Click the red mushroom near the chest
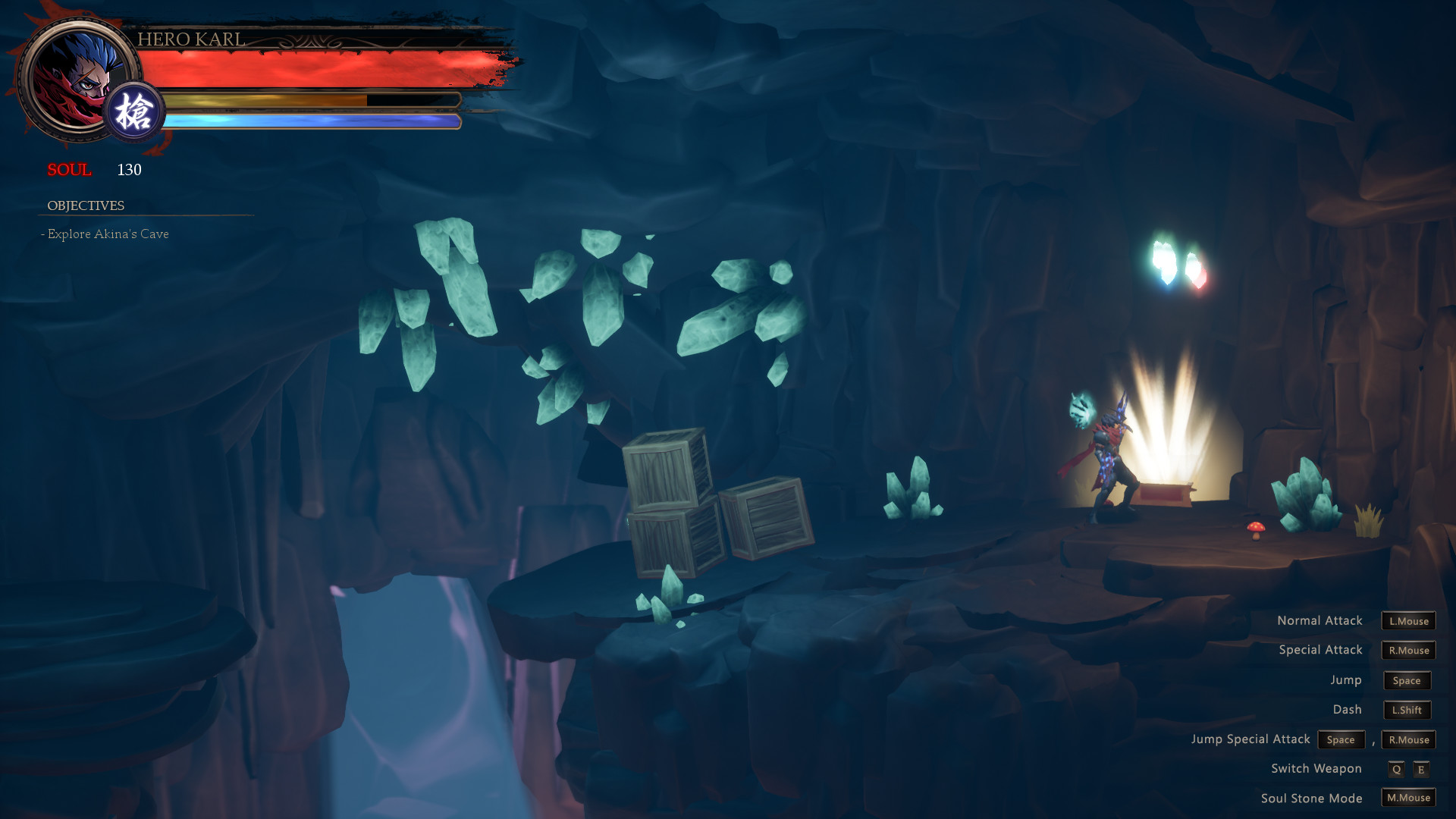Screen dimensions: 1456x819 click(x=1256, y=532)
